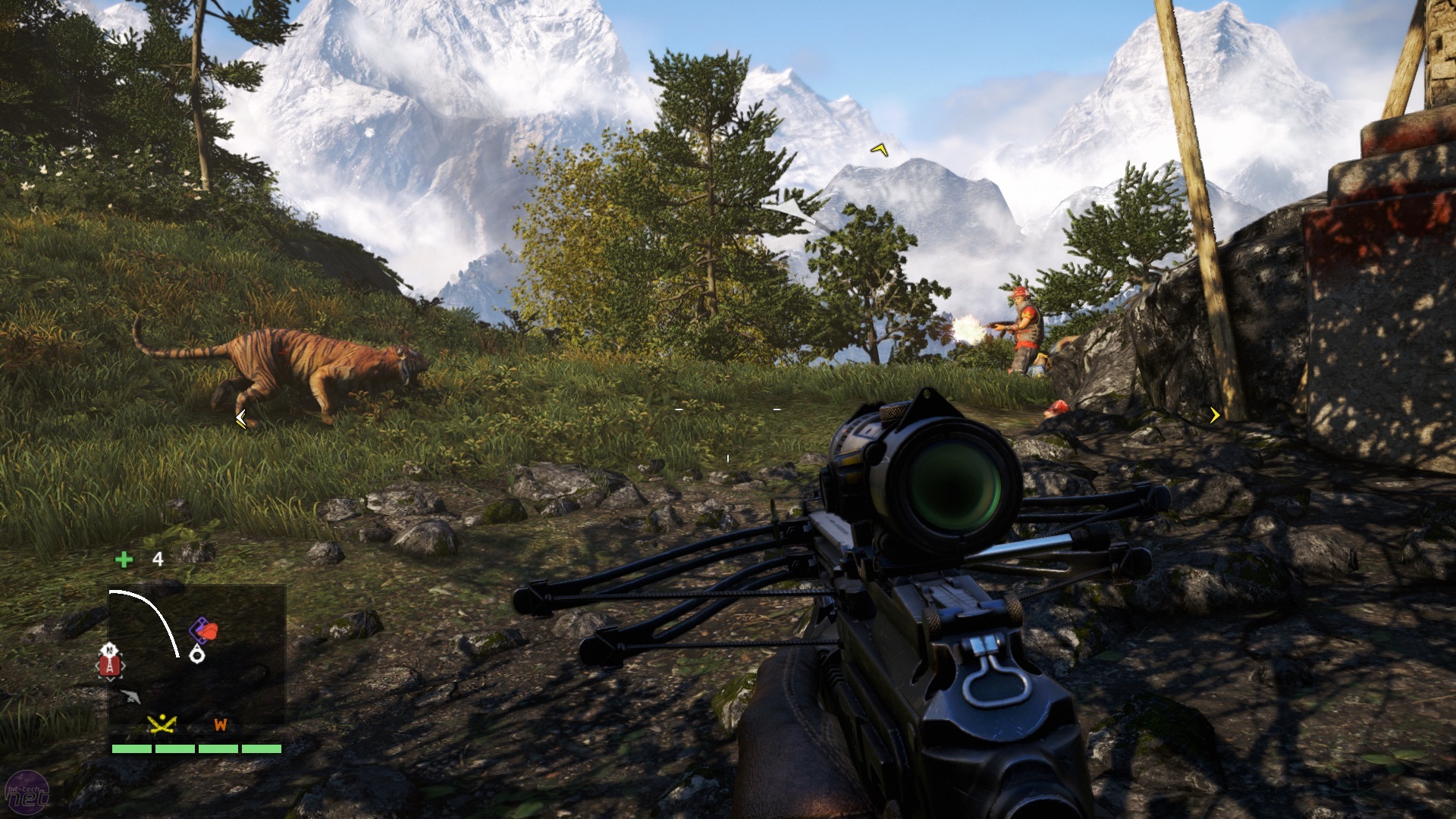Click the bit-tech.net watermark logo
1456x819 pixels.
(27, 793)
